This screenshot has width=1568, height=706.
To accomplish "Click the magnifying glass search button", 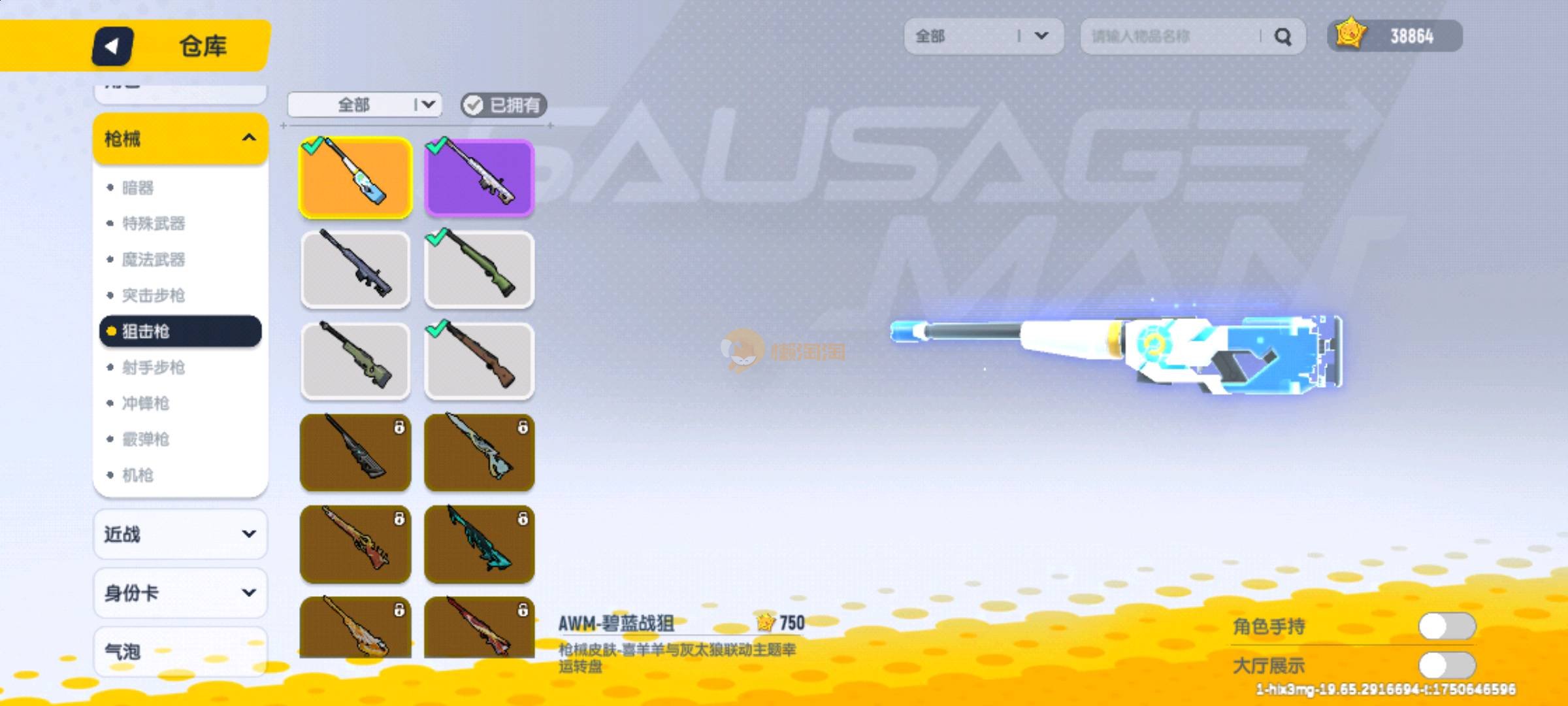I will (x=1283, y=37).
